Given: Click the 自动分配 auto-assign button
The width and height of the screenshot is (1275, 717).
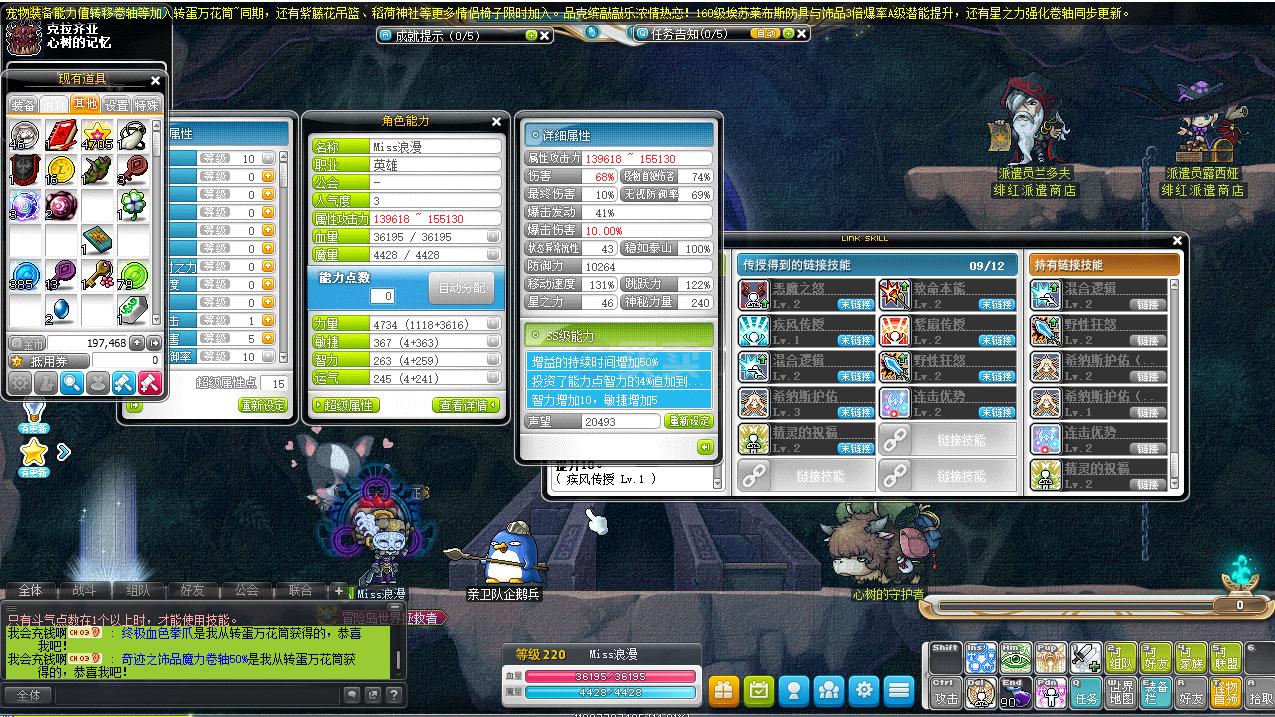Looking at the screenshot, I should [461, 288].
